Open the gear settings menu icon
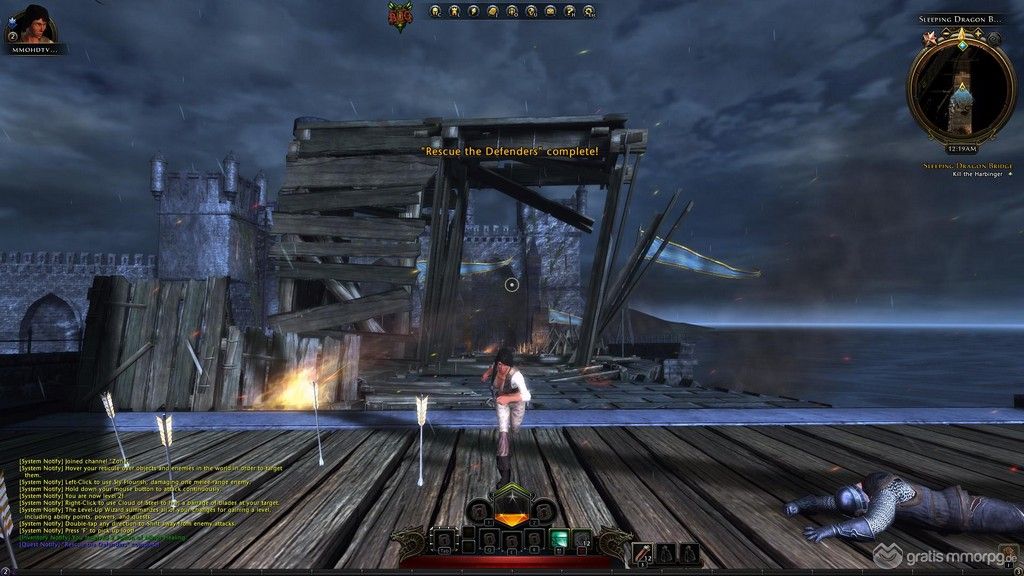 point(589,12)
